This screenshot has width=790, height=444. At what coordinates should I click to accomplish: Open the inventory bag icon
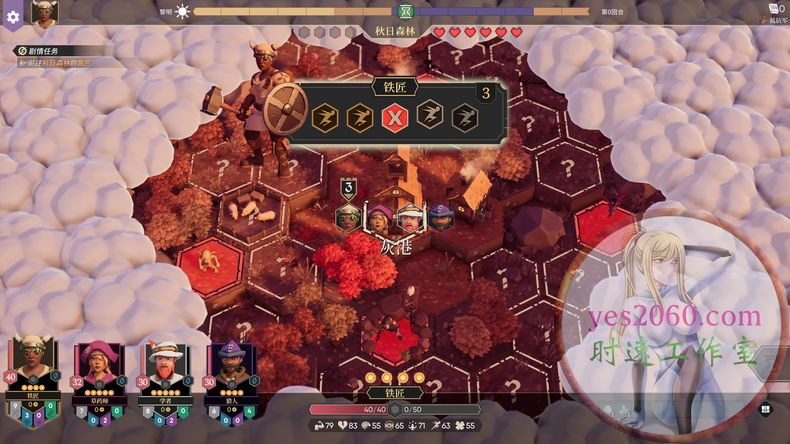772,10
